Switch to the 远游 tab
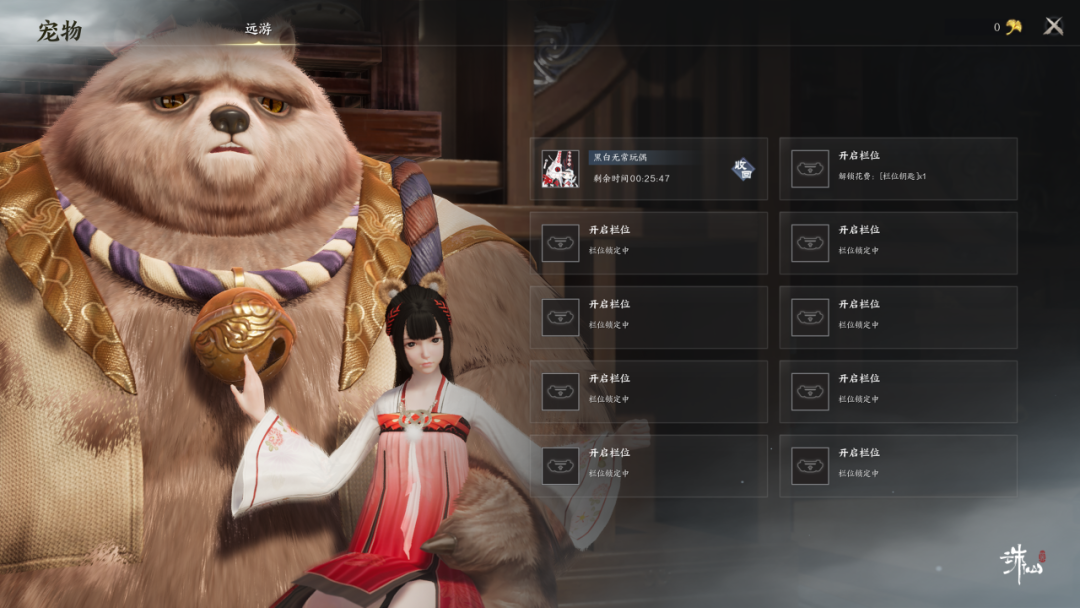This screenshot has height=608, width=1080. point(258,29)
